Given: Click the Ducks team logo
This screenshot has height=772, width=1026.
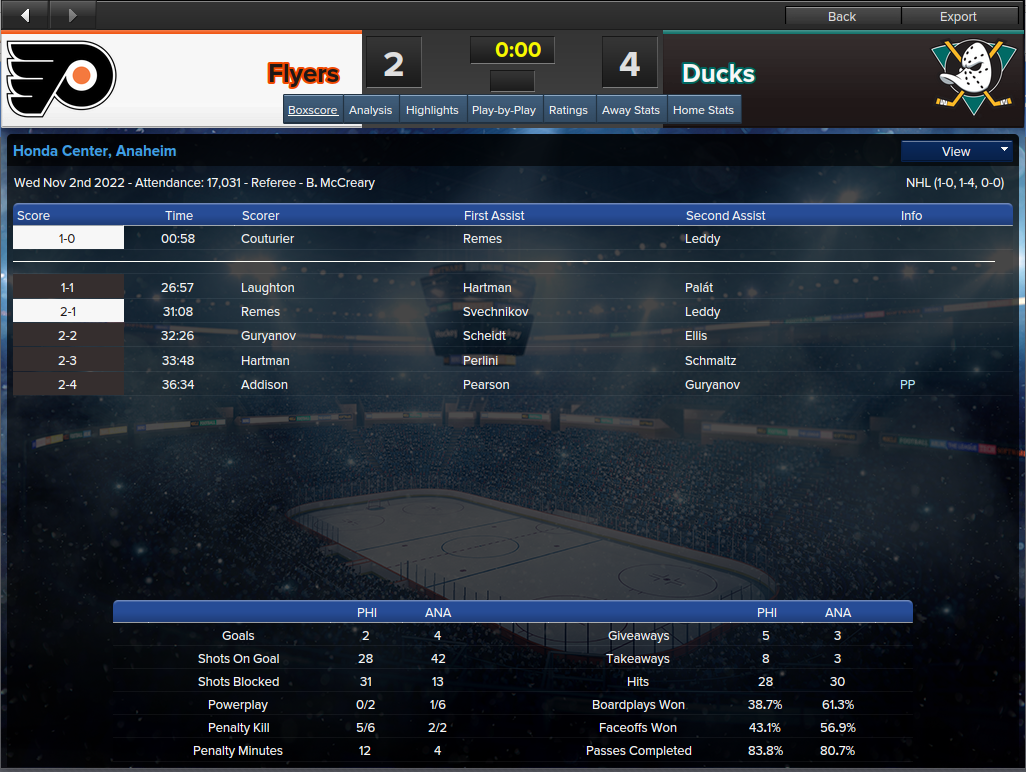Looking at the screenshot, I should [965, 78].
